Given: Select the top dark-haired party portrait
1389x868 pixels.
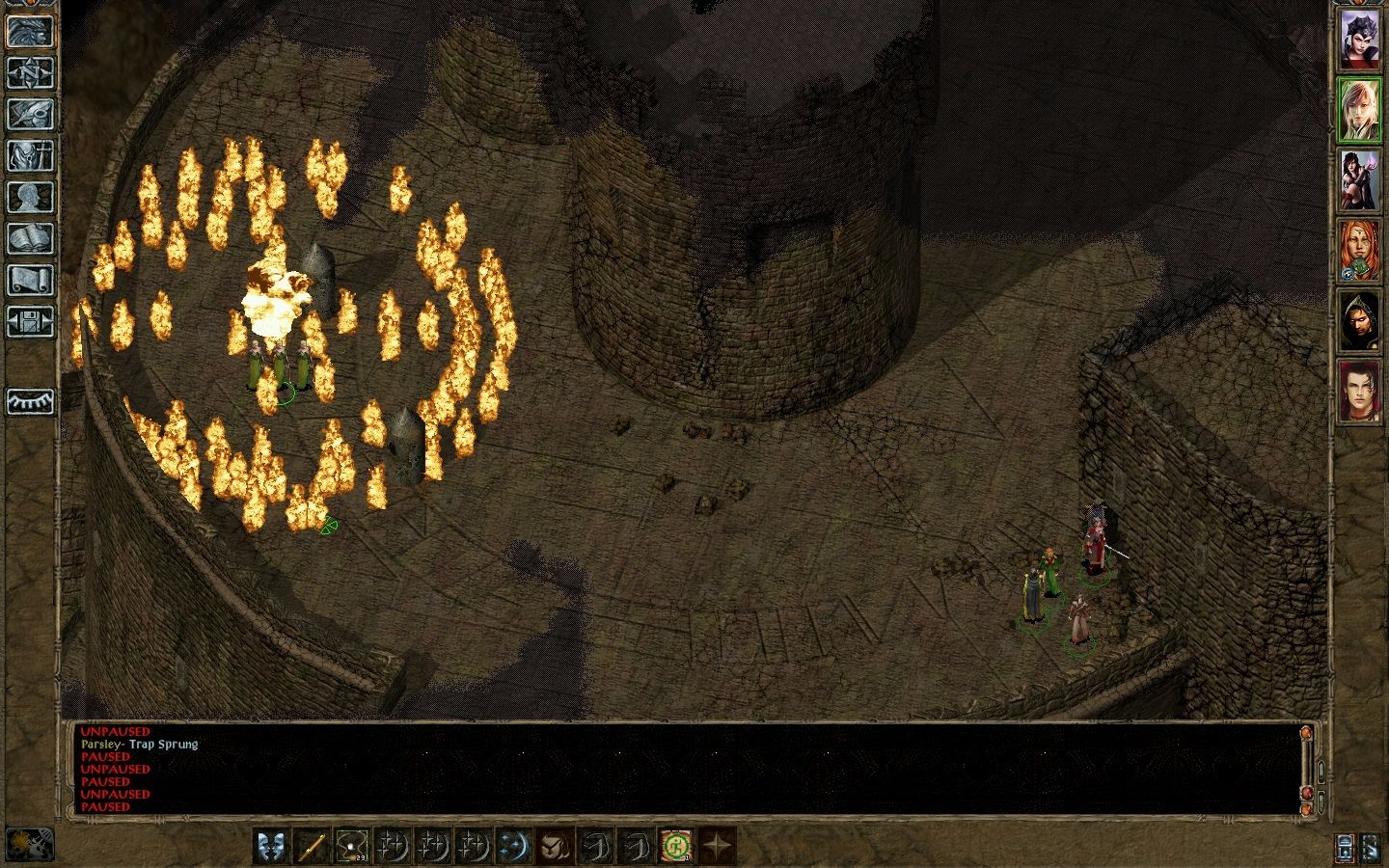Looking at the screenshot, I should pyautogui.click(x=1359, y=40).
